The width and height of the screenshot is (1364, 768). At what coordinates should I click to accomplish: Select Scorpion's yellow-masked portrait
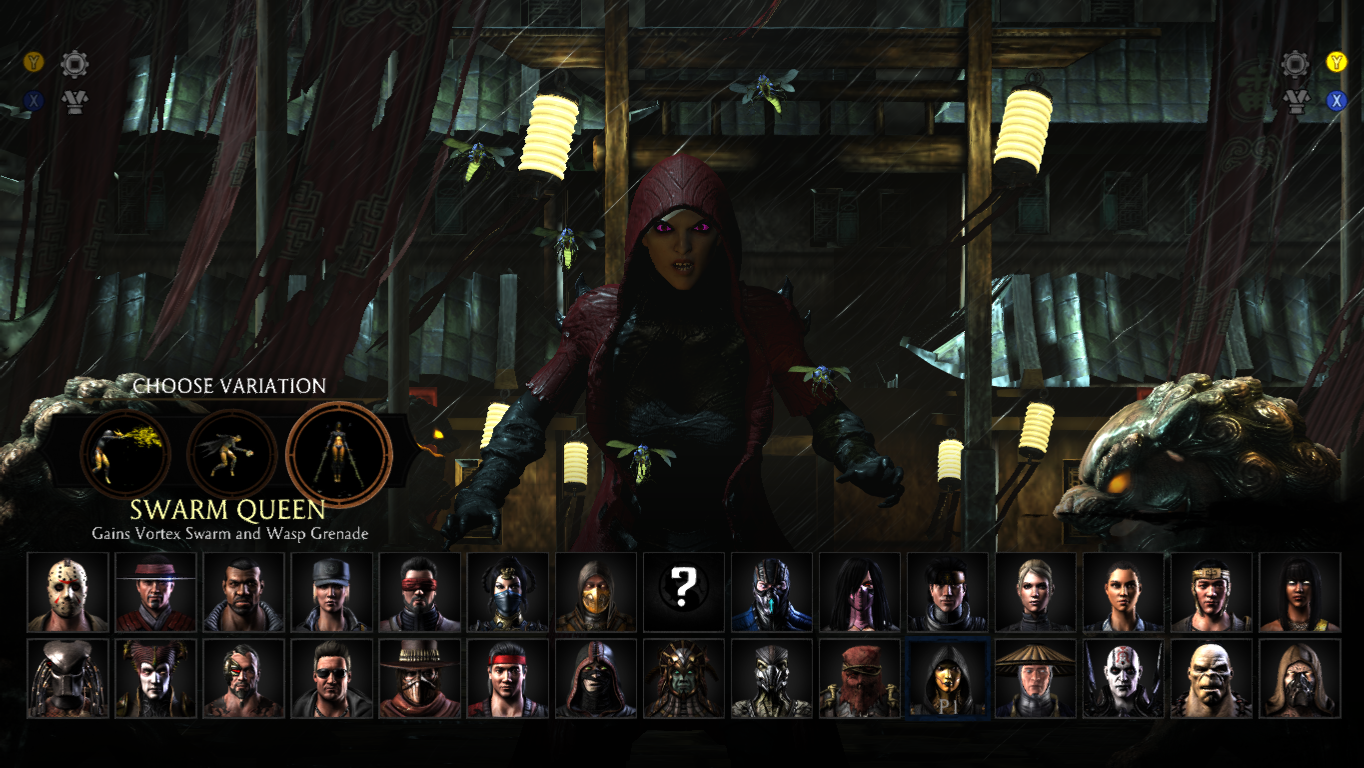(x=596, y=592)
